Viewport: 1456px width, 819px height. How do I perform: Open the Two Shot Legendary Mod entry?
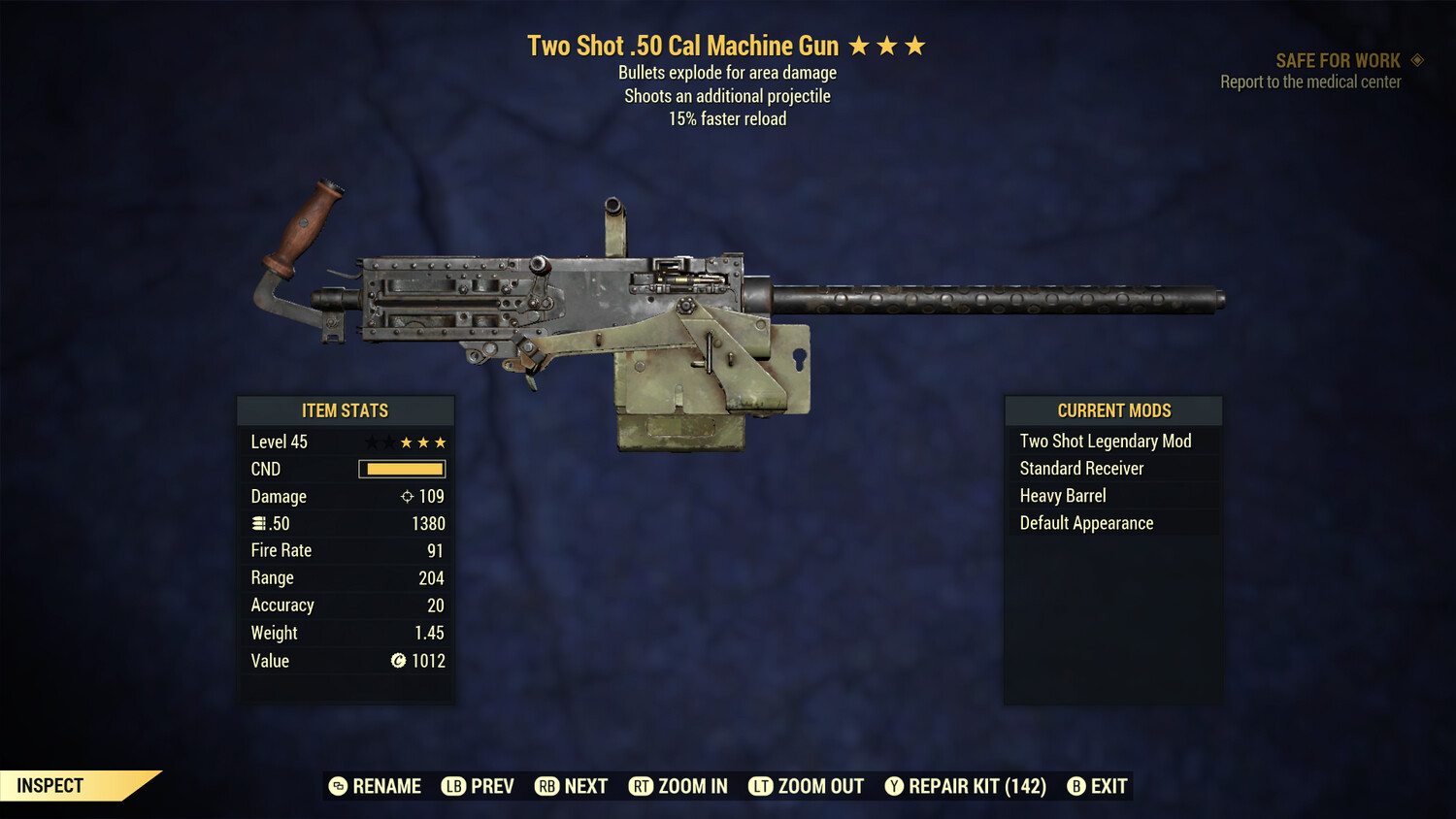(x=1105, y=441)
